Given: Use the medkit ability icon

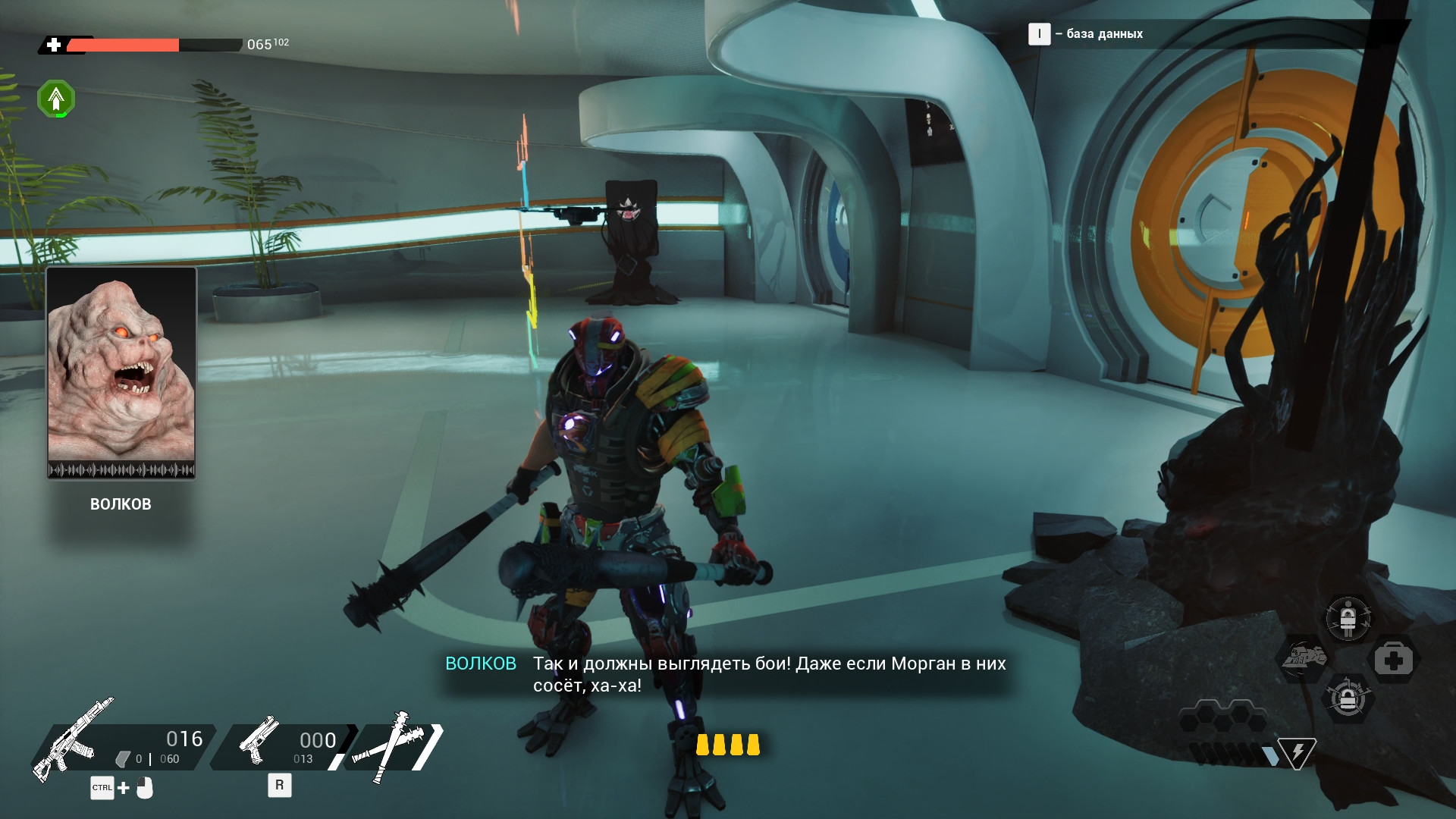Looking at the screenshot, I should click(1393, 660).
